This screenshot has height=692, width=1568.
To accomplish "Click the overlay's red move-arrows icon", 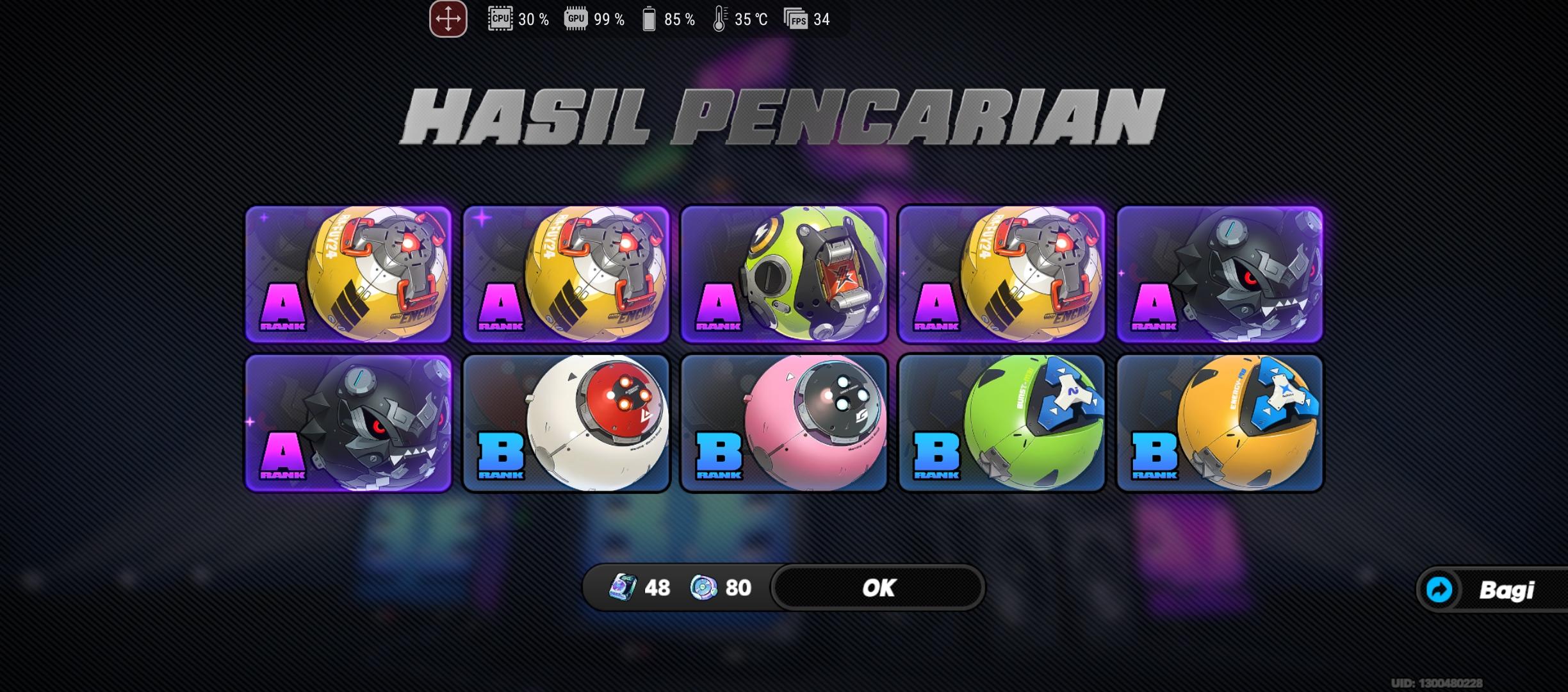I will (448, 19).
